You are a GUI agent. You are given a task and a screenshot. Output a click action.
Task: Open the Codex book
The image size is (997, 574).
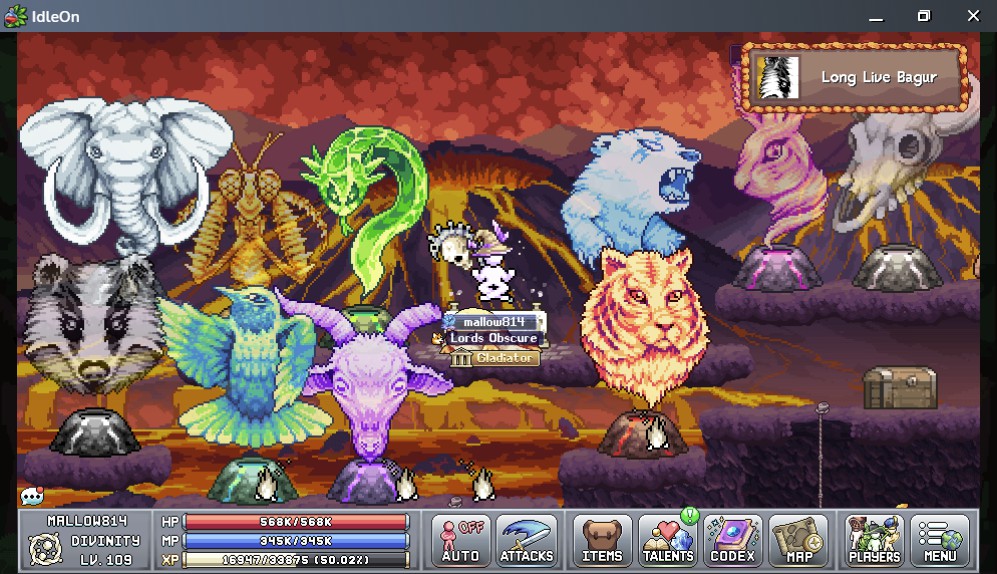[733, 540]
